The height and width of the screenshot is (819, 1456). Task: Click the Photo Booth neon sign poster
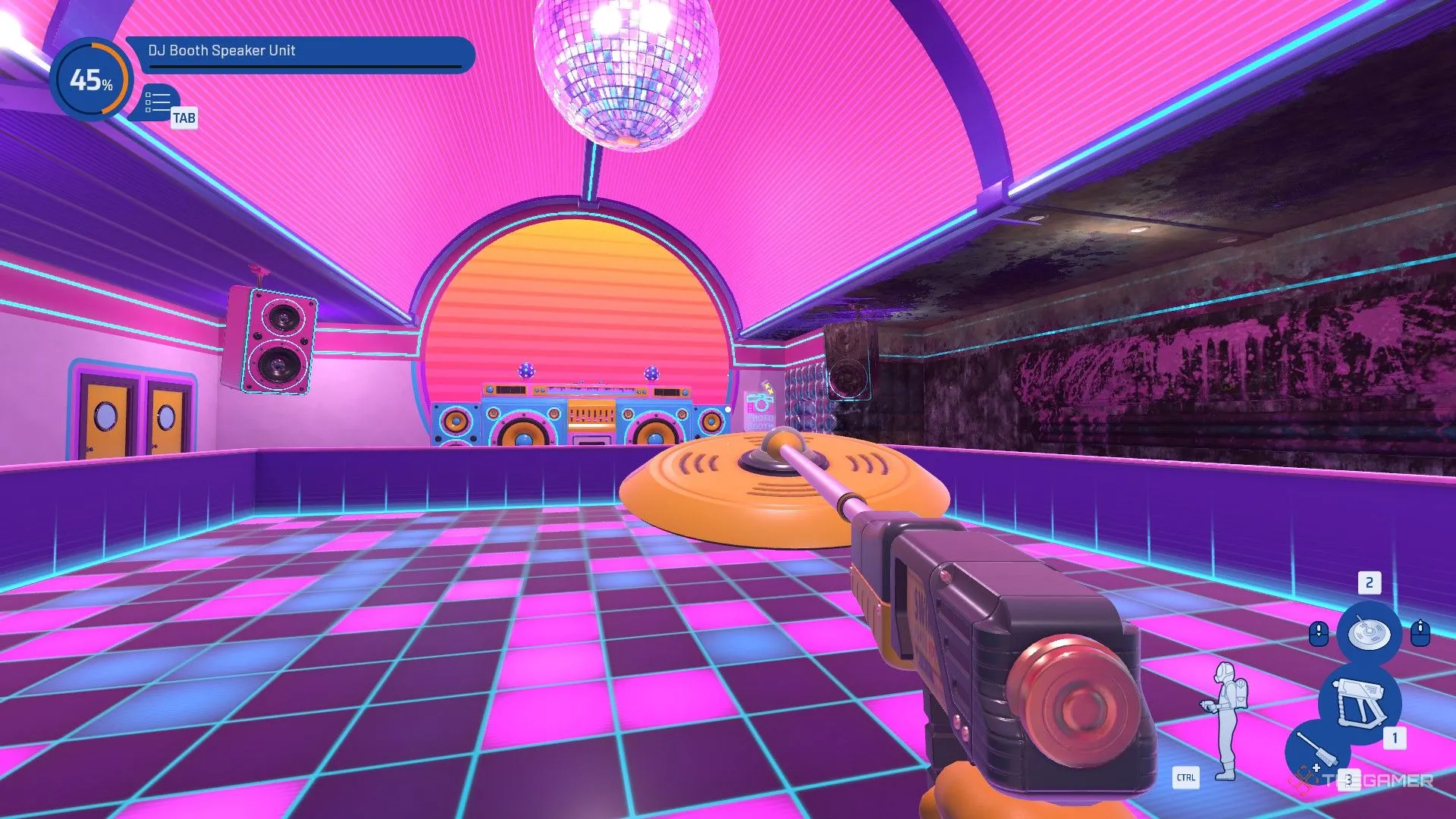pos(760,409)
